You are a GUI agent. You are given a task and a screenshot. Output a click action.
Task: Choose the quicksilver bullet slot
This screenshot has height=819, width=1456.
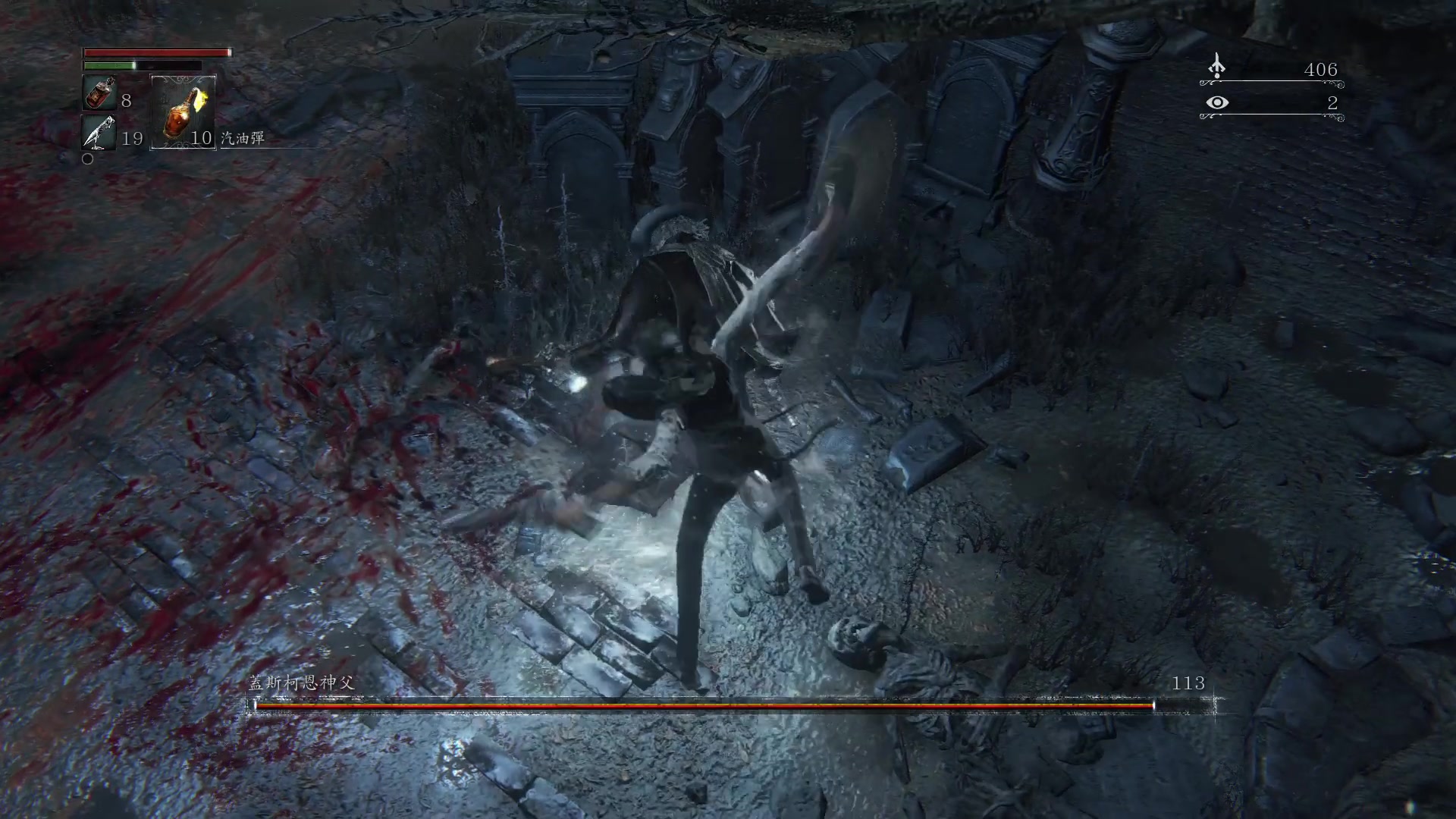(99, 133)
